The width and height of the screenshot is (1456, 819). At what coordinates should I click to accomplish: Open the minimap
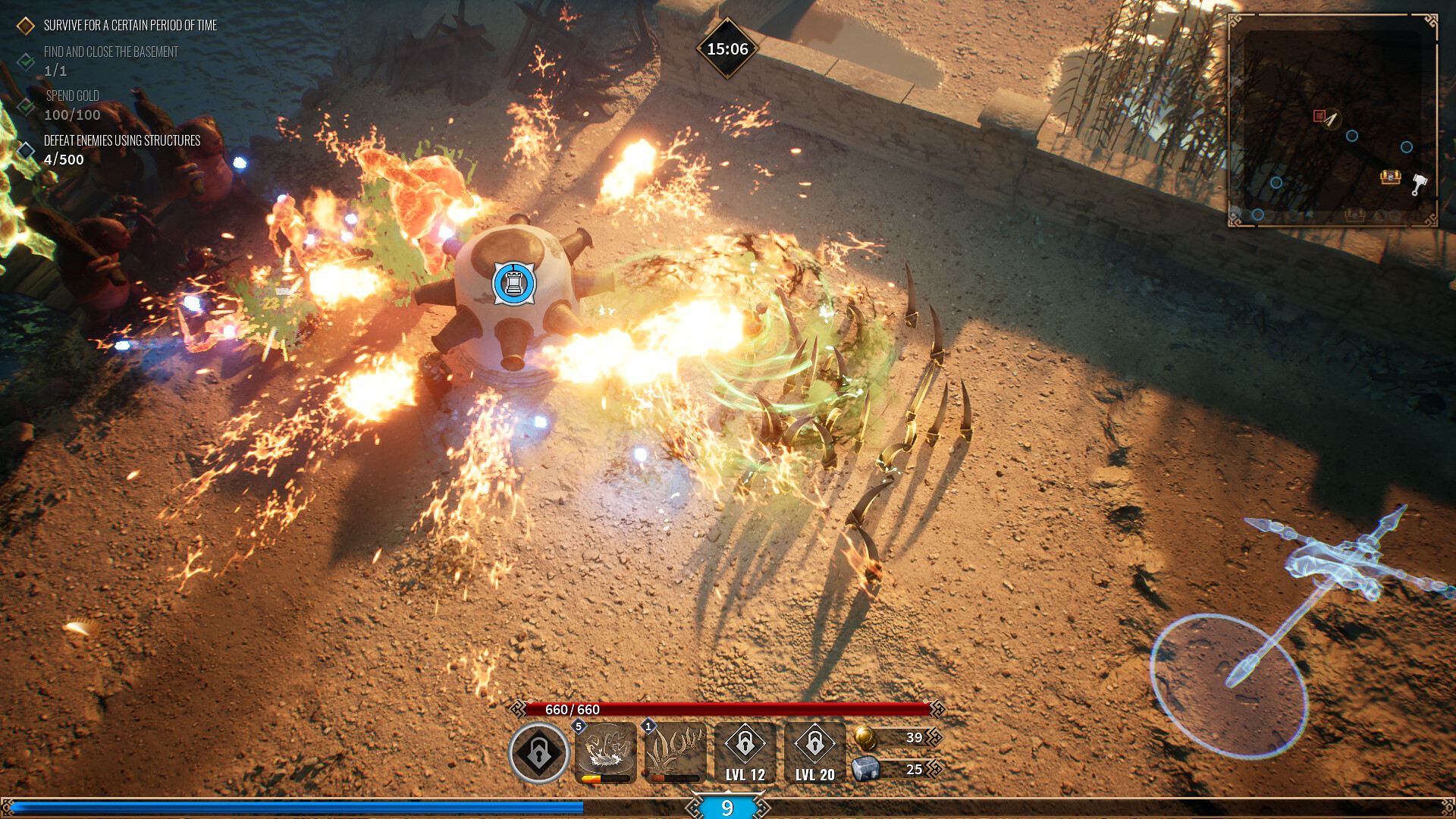[x=1332, y=121]
